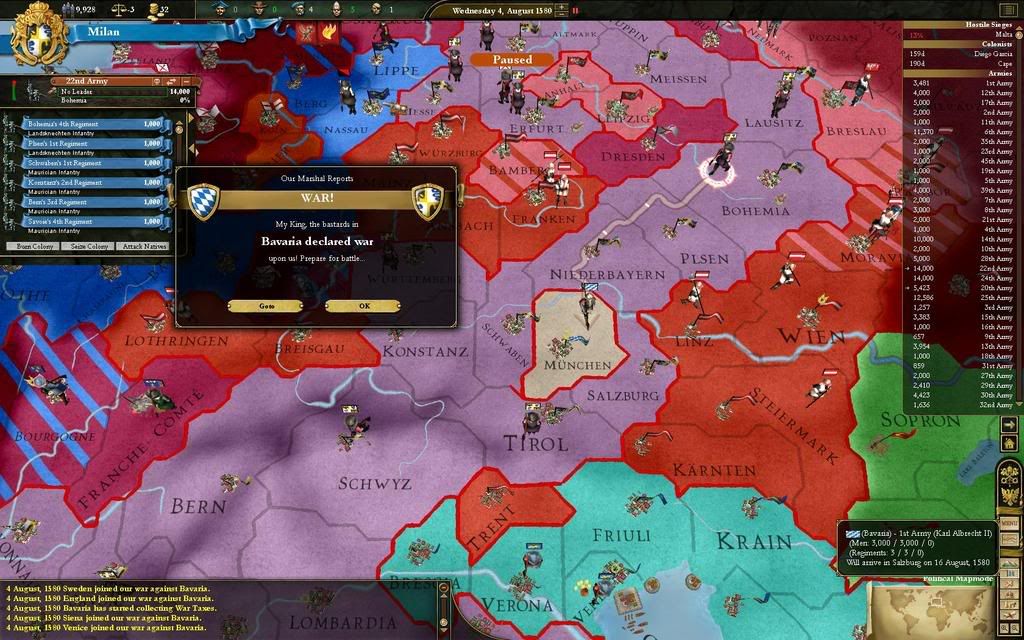Image resolution: width=1024 pixels, height=640 pixels.
Task: Open Milan's coat of arms shield
Action: (x=38, y=34)
